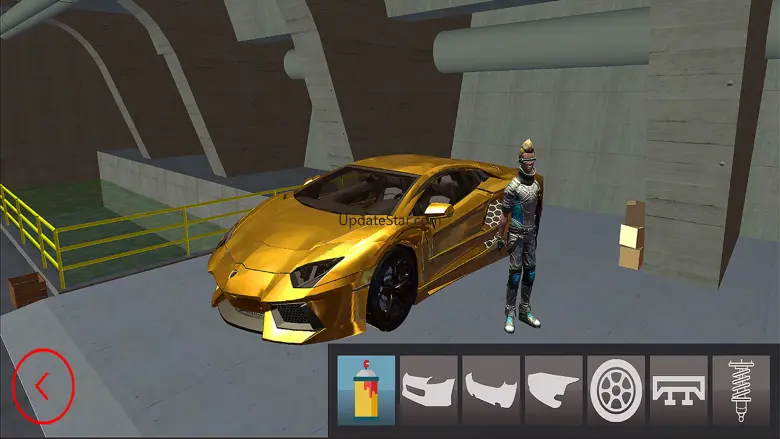Go back with the red arrow button
Viewport: 780px width, 439px height.
point(42,383)
